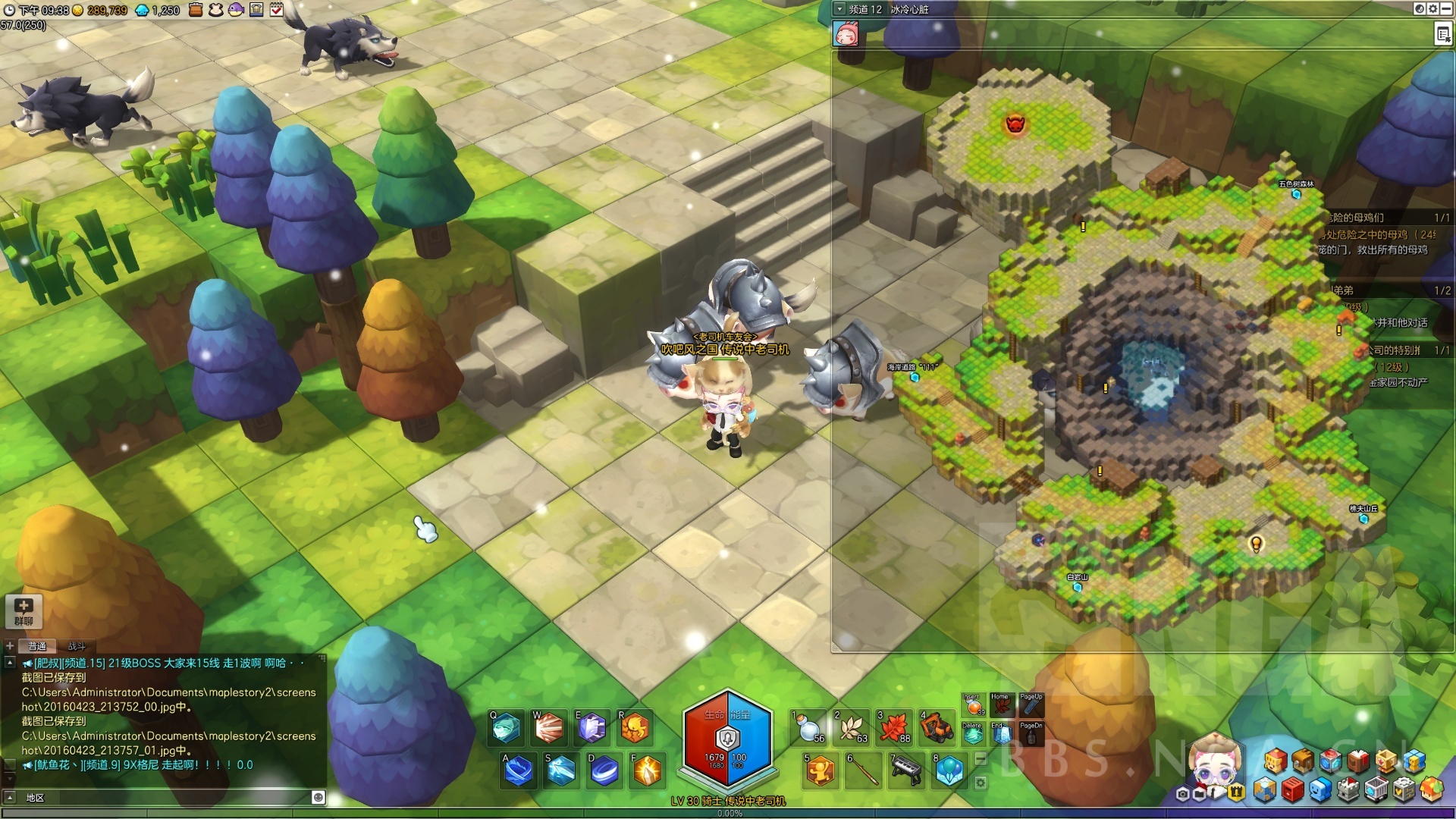Open group chat with the 群聊 button
1456x819 pixels.
(x=24, y=611)
